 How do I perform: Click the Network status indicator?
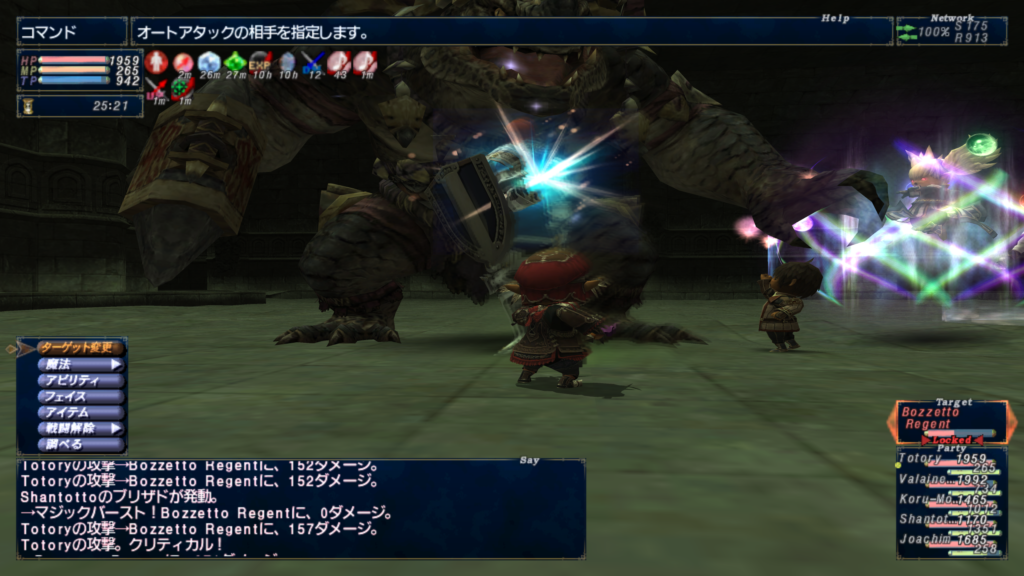951,32
